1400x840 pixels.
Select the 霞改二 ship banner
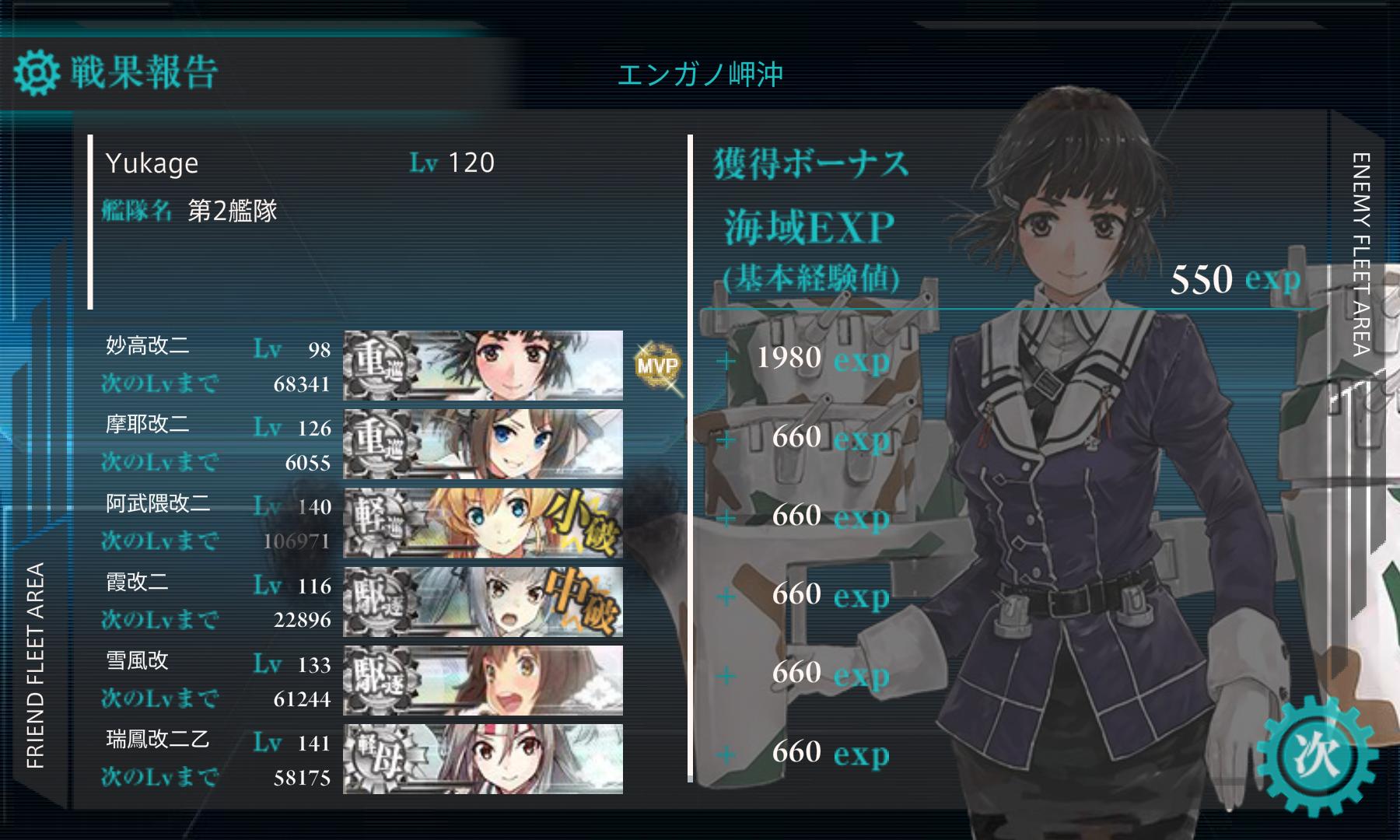pos(483,601)
